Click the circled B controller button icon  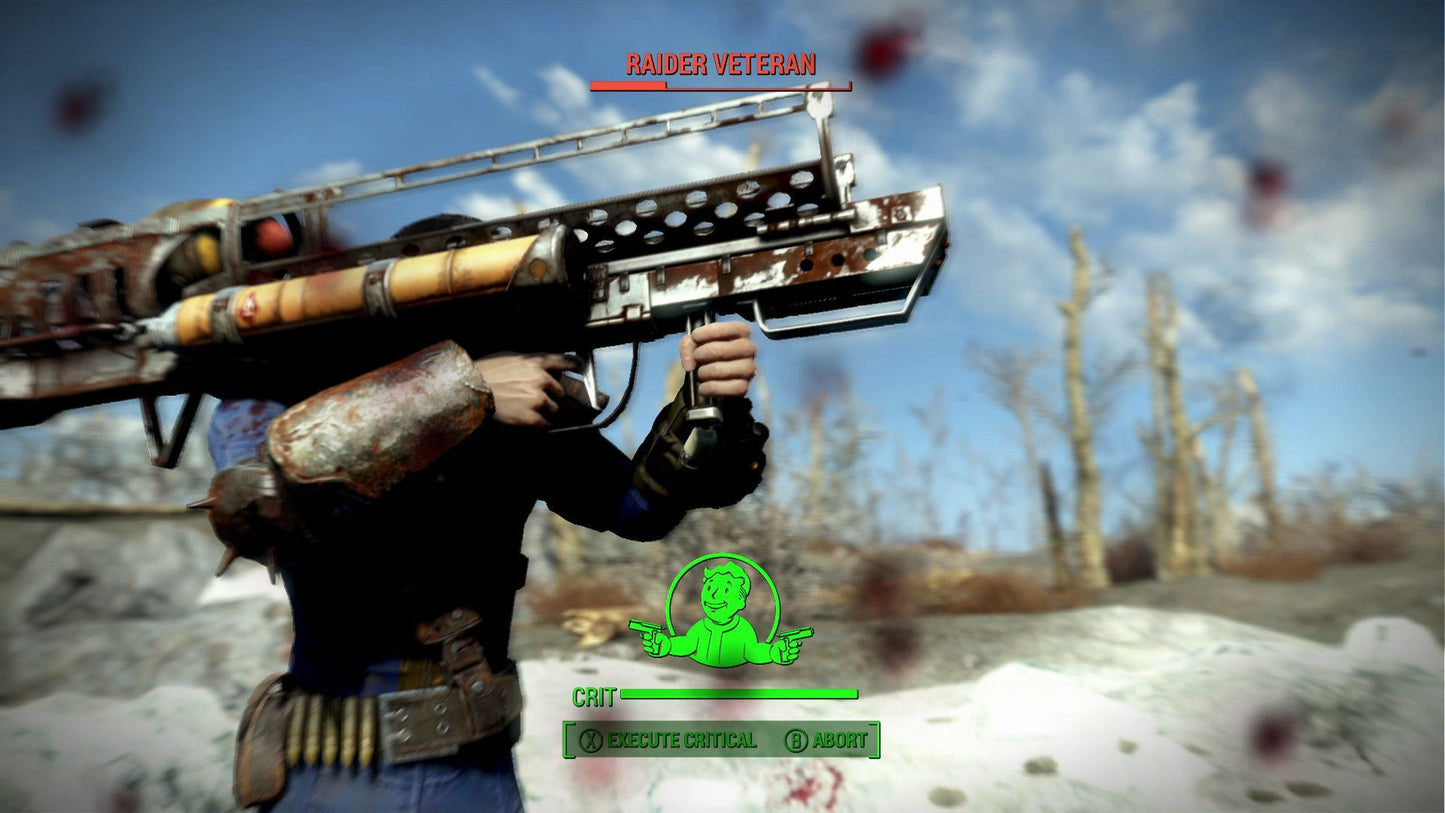coord(795,742)
